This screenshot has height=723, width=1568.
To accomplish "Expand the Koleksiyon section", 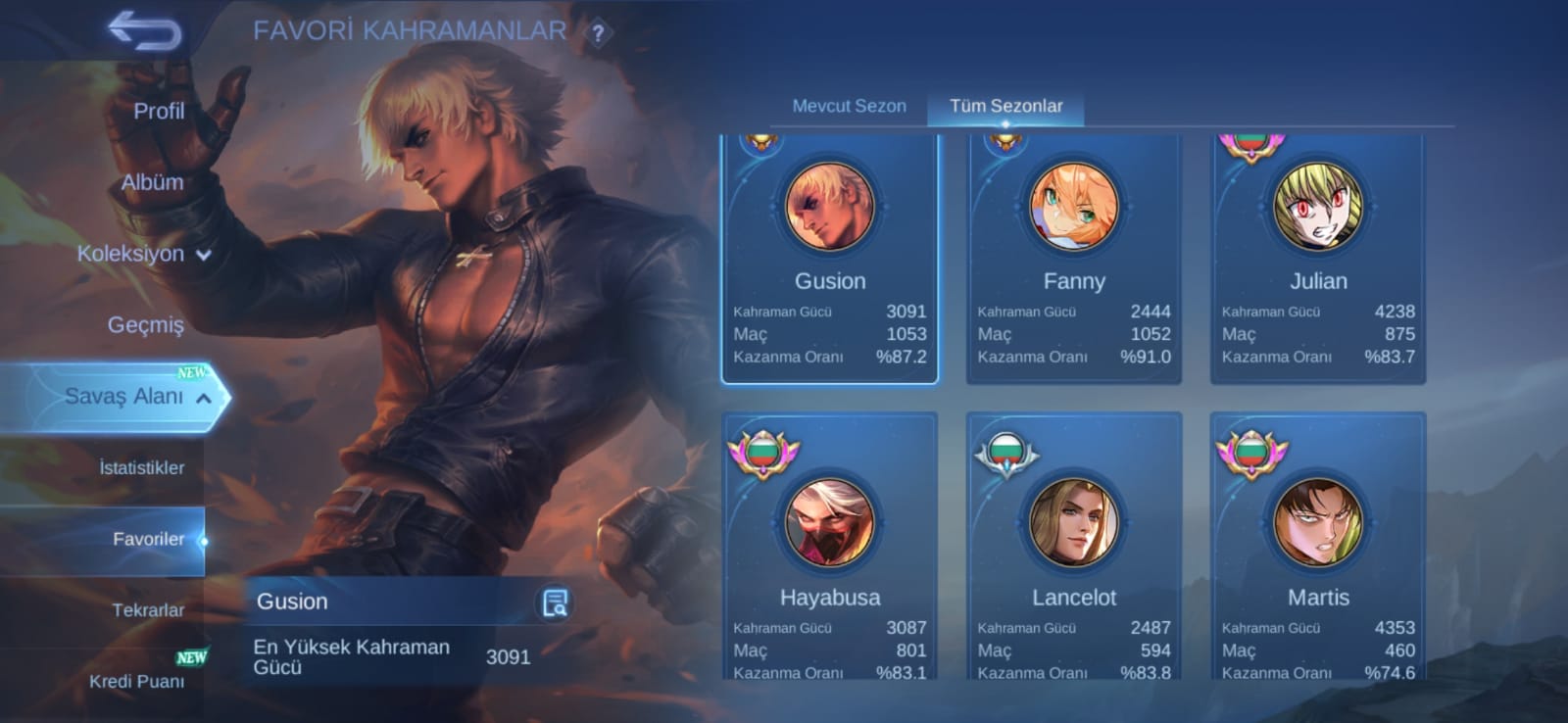I will point(137,253).
